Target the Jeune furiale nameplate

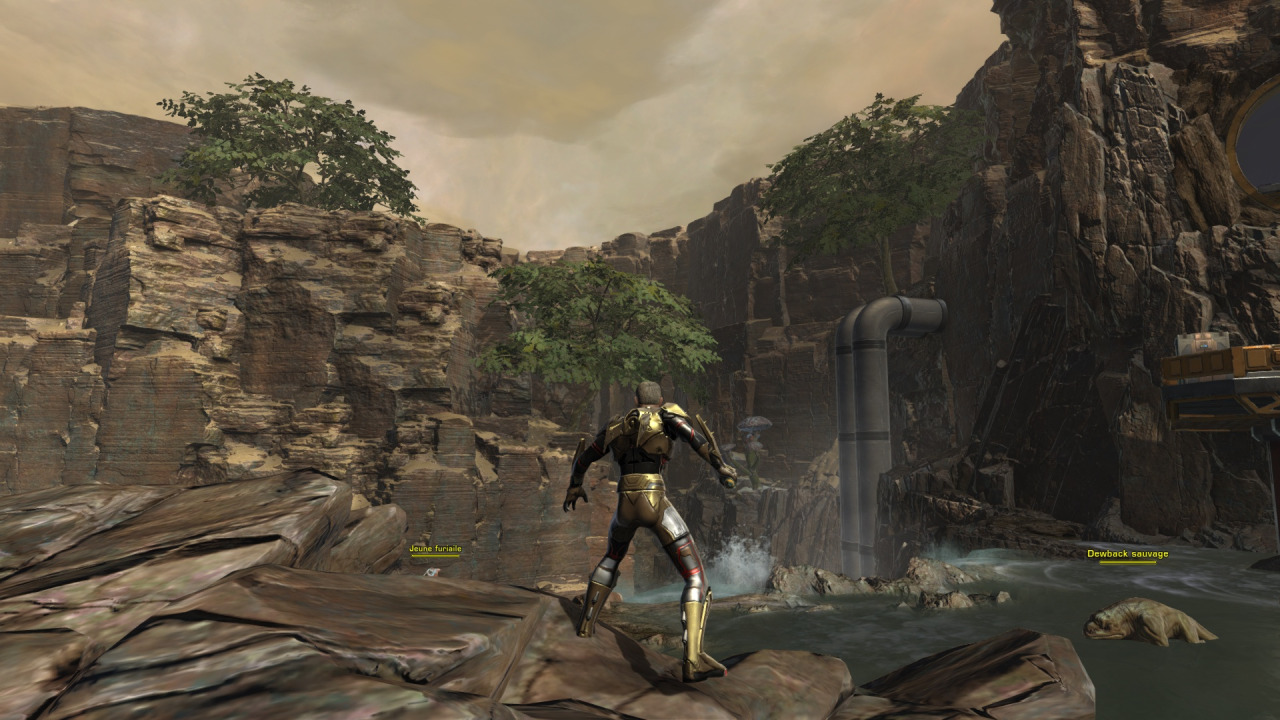point(435,548)
